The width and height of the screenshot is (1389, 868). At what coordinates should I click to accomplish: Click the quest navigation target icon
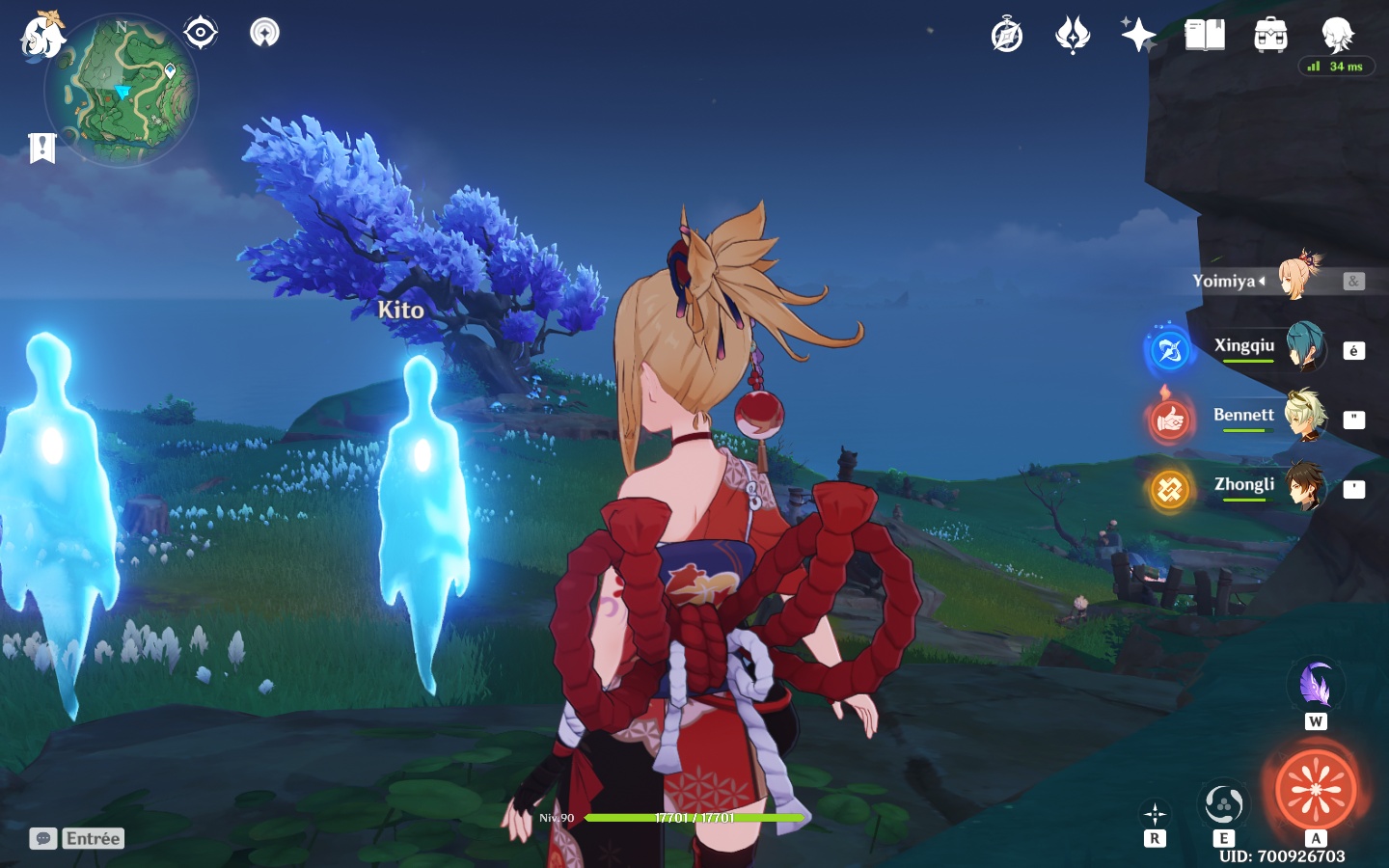pyautogui.click(x=200, y=33)
